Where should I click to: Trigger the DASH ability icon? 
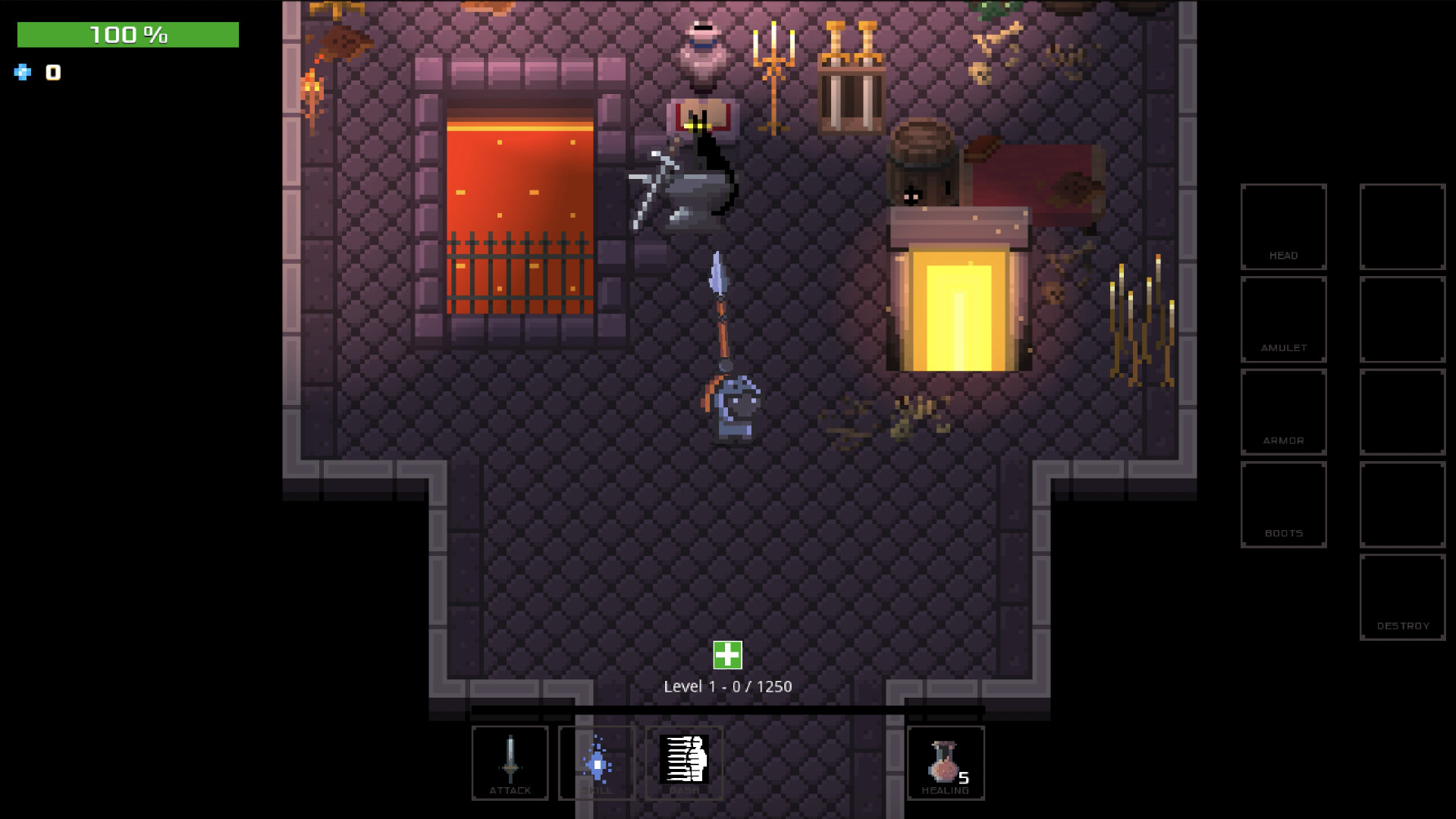683,762
